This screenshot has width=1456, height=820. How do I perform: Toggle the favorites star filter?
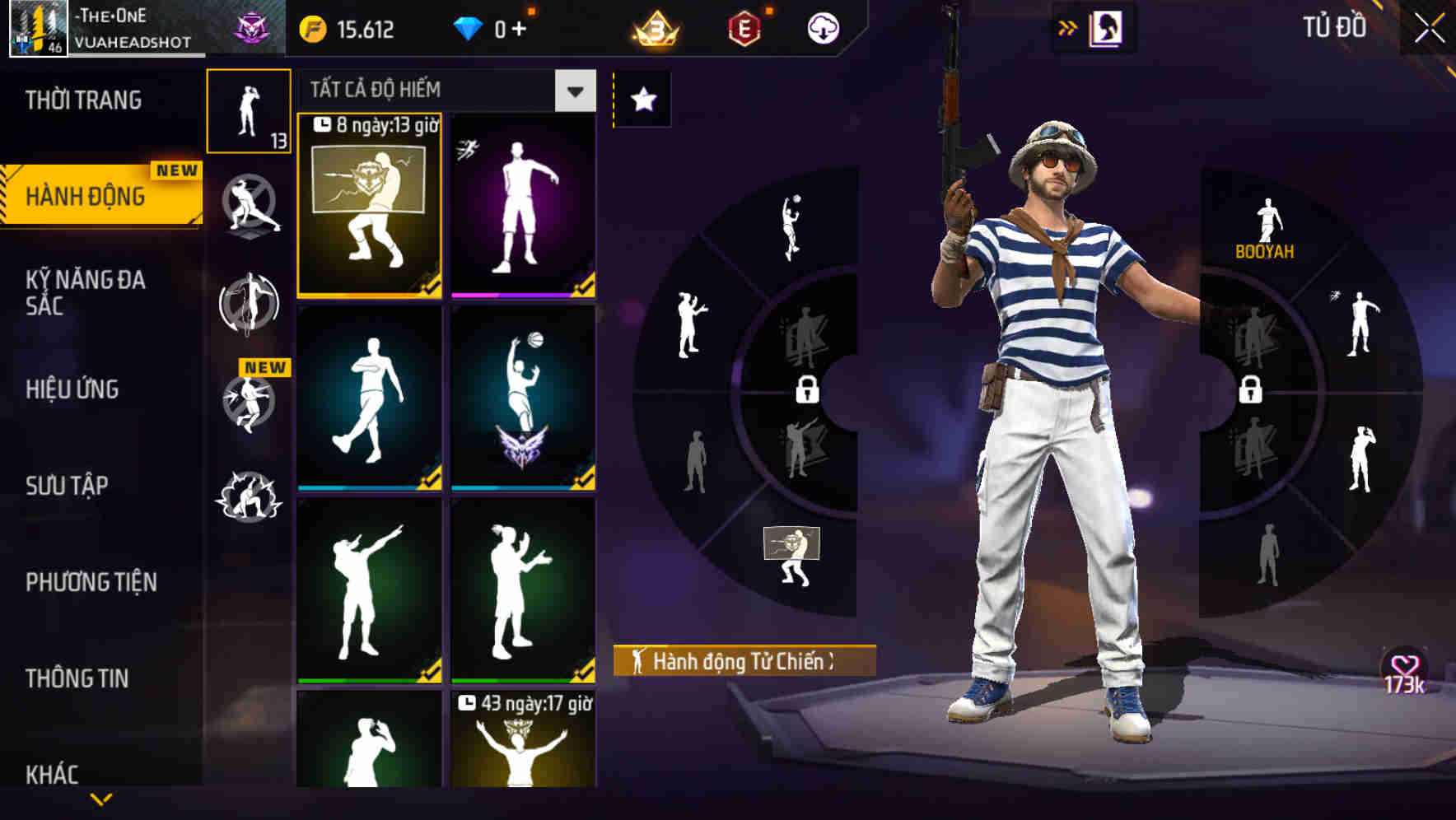point(642,97)
